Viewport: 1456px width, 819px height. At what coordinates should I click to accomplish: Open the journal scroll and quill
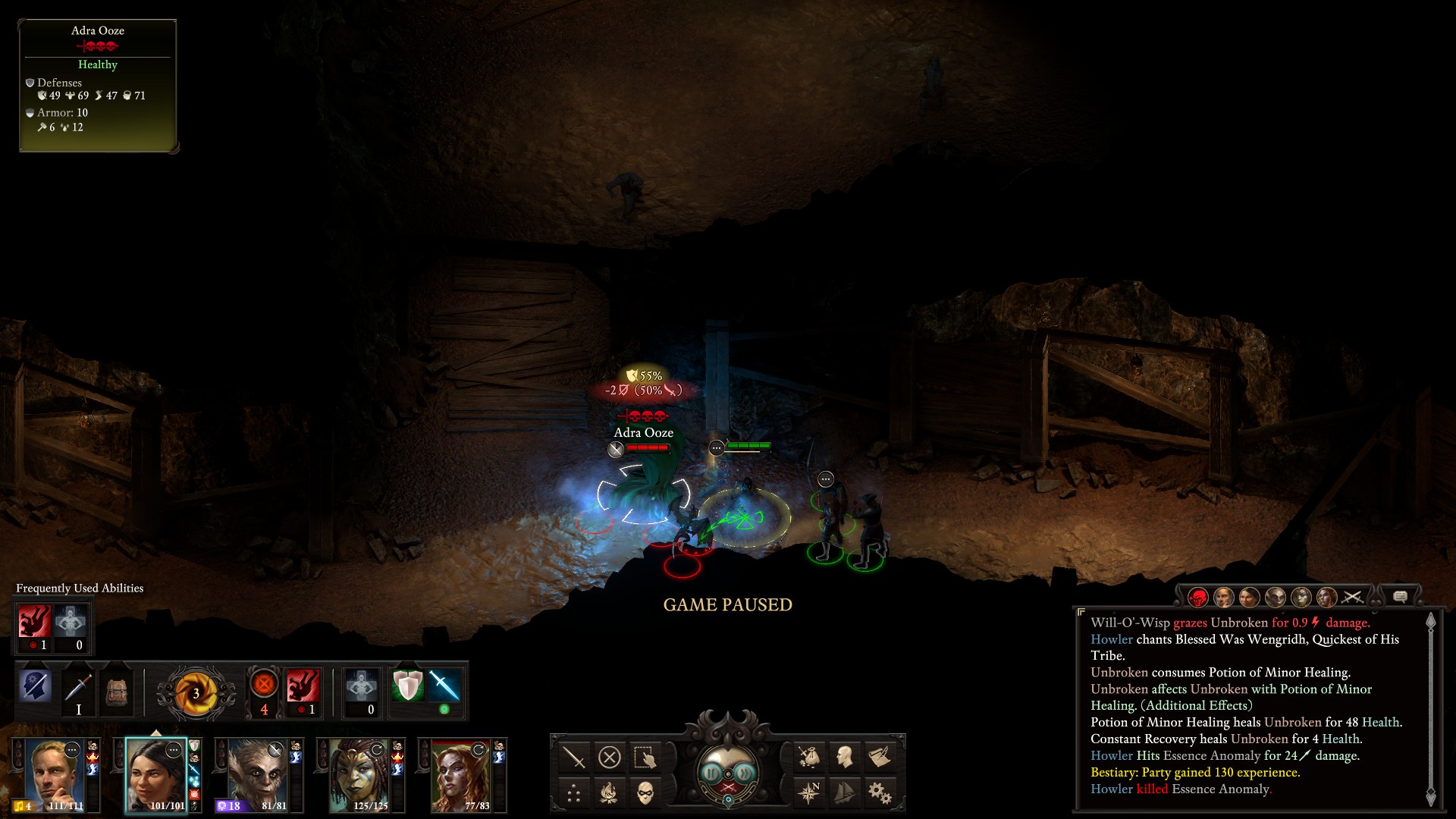tap(880, 757)
